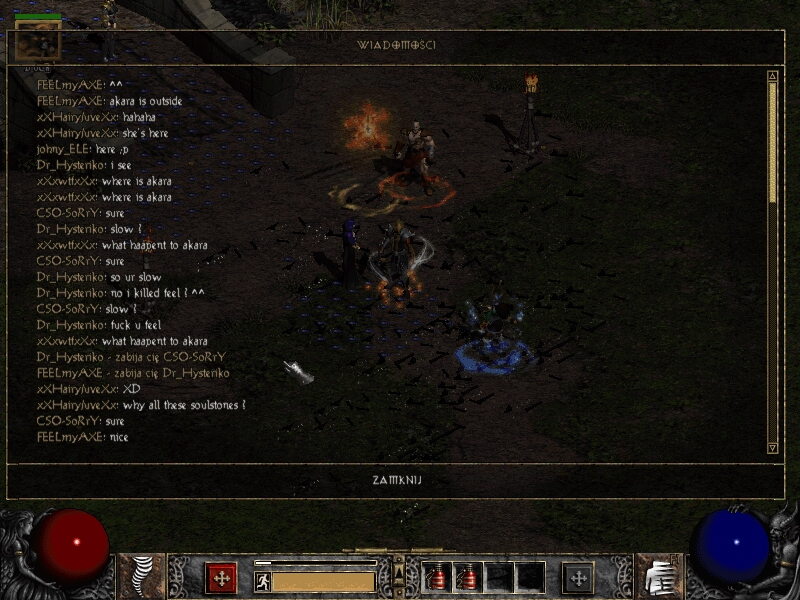Click the message log's scroll-down arrow
Image resolution: width=800 pixels, height=600 pixels.
coord(772,447)
